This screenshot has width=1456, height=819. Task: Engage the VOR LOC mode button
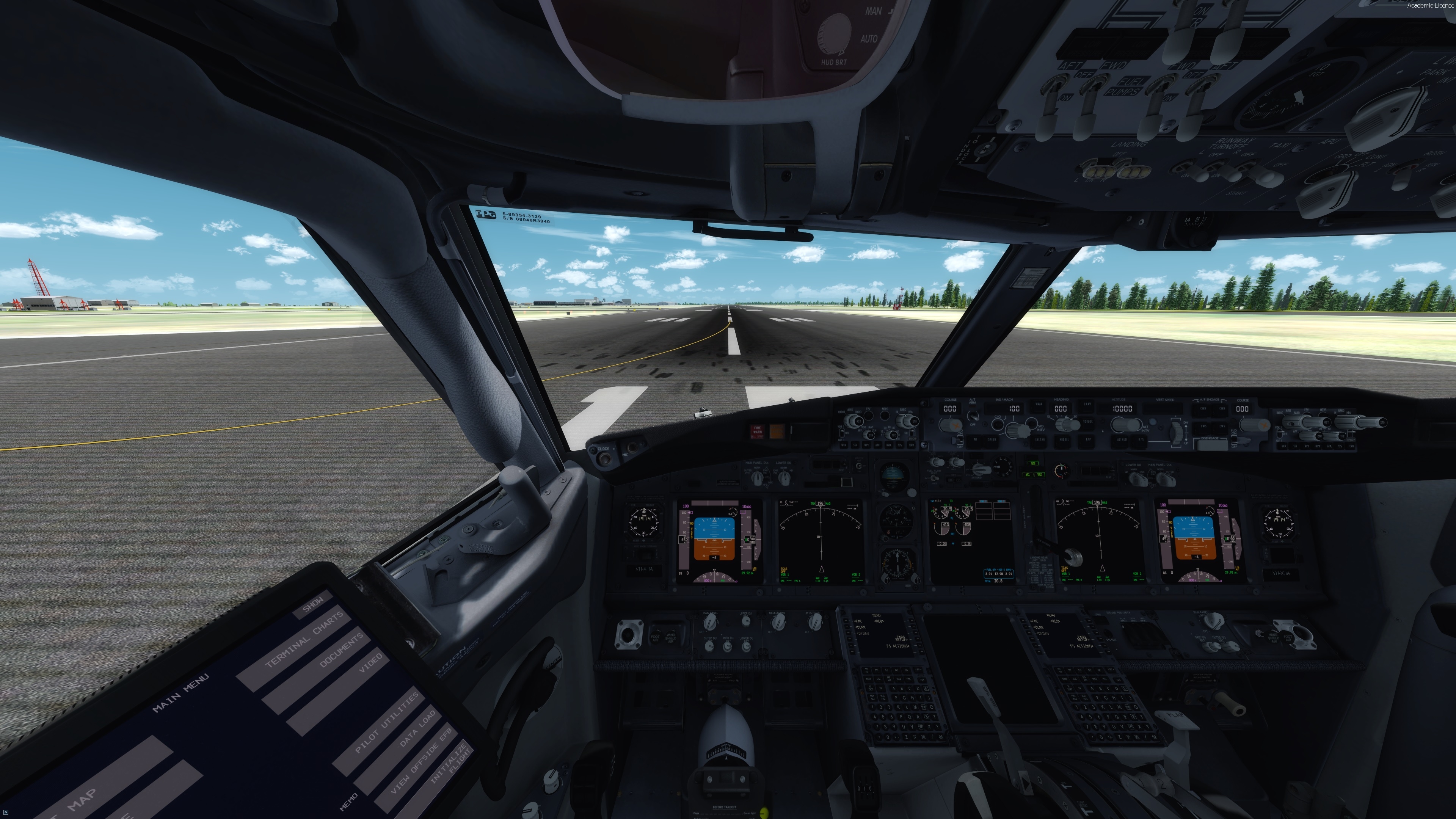click(x=1087, y=422)
